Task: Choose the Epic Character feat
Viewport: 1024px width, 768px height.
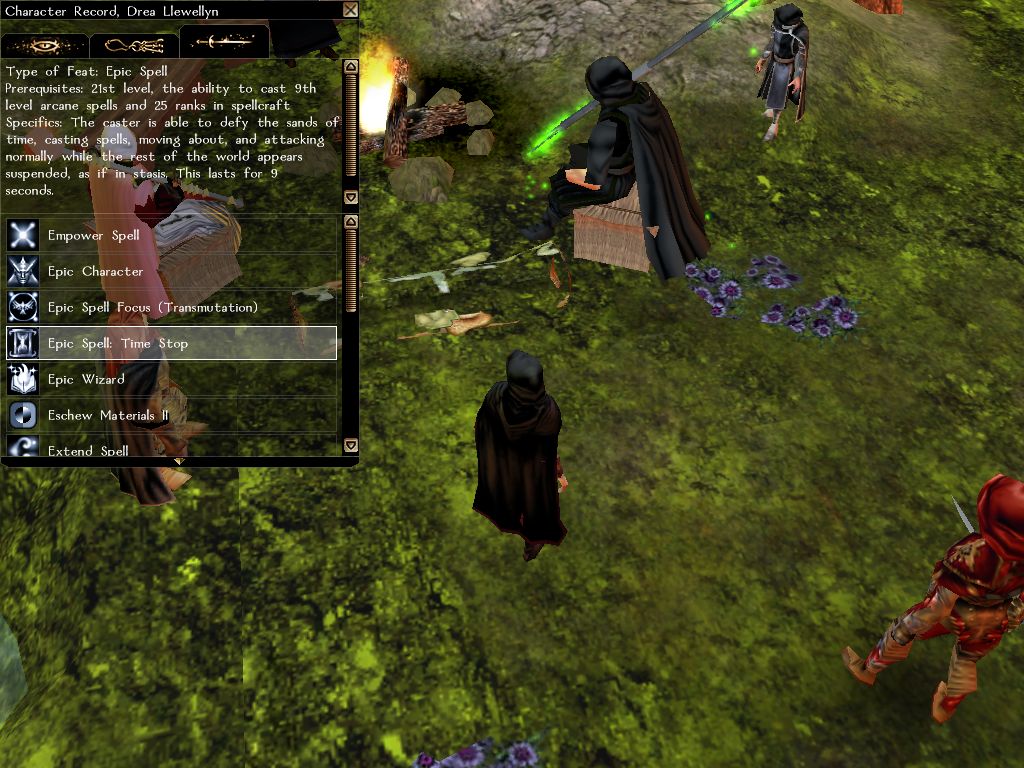Action: [171, 272]
